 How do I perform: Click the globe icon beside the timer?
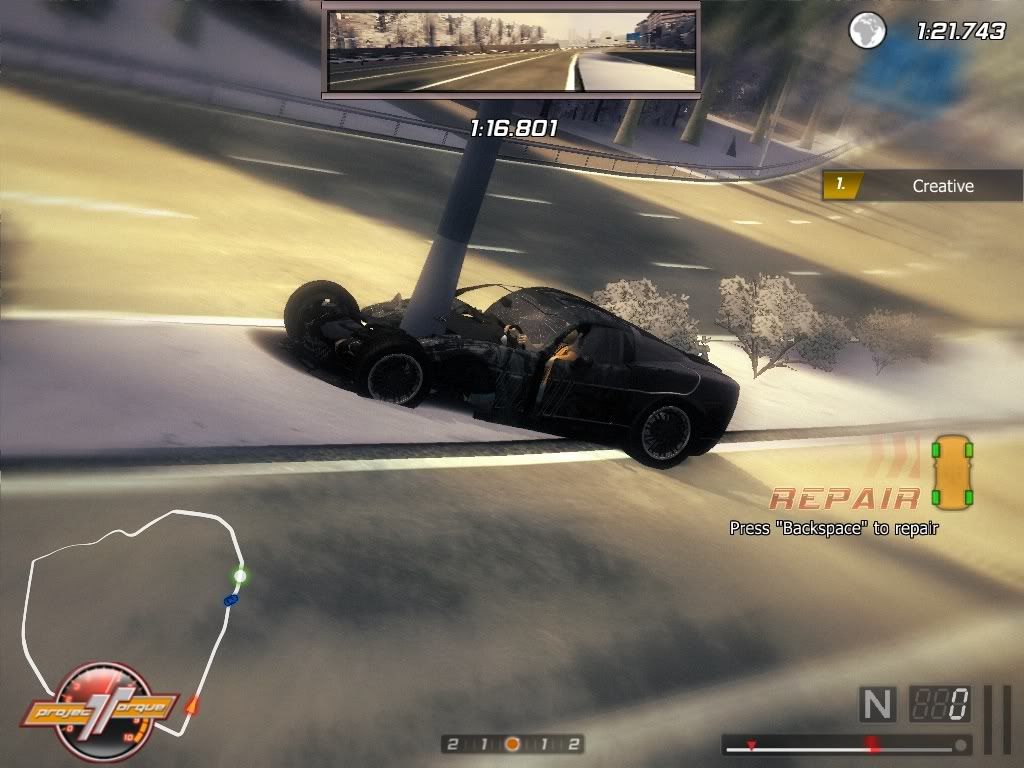[867, 30]
